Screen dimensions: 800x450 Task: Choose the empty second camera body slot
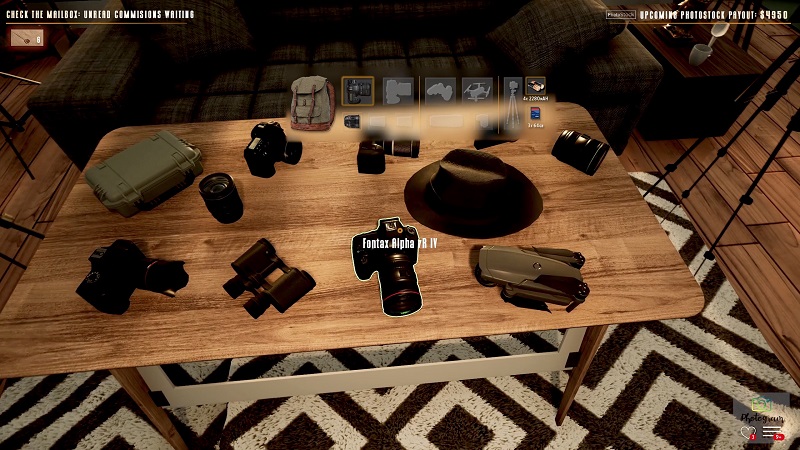pyautogui.click(x=398, y=92)
